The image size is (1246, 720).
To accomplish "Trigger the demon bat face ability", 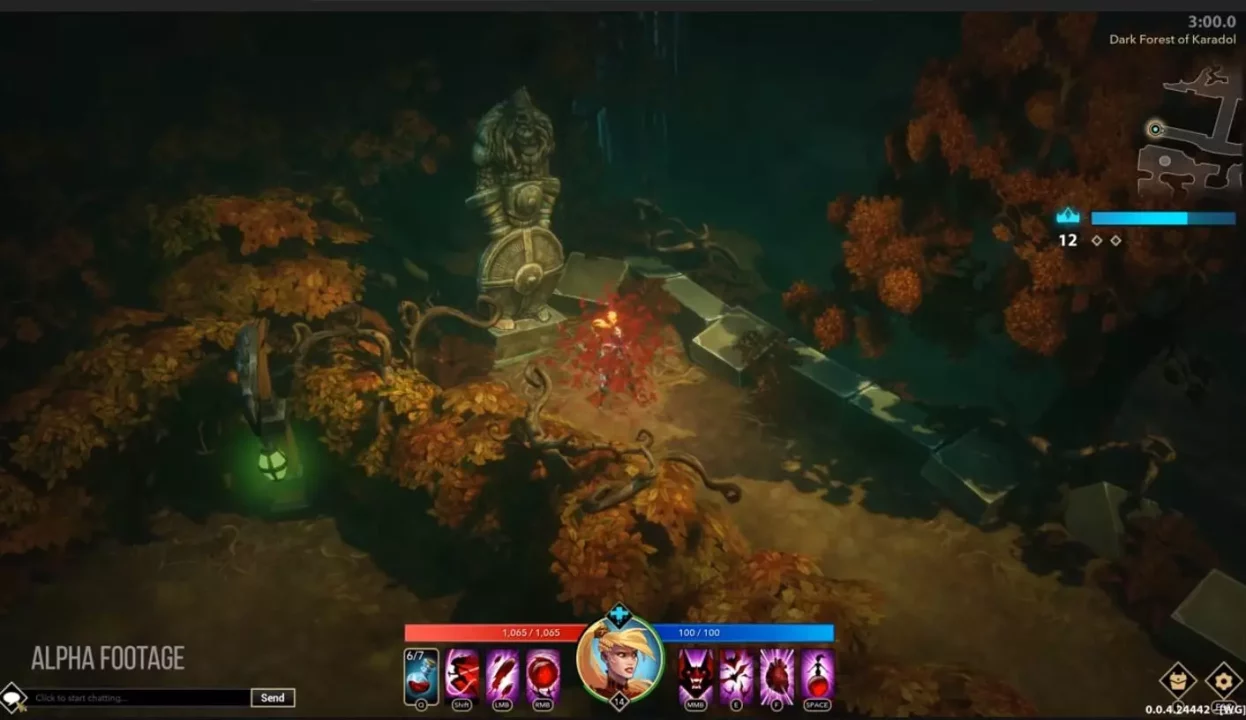I will click(696, 675).
